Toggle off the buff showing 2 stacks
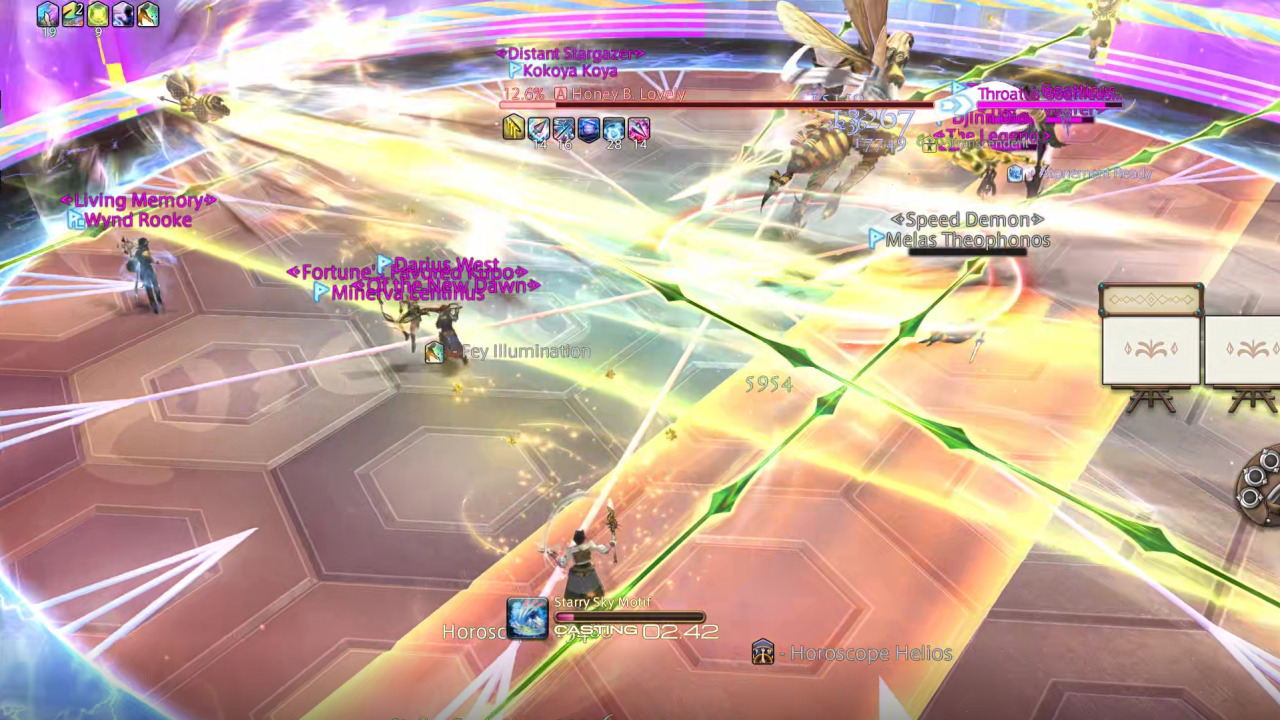Viewport: 1280px width, 720px height. (x=71, y=15)
